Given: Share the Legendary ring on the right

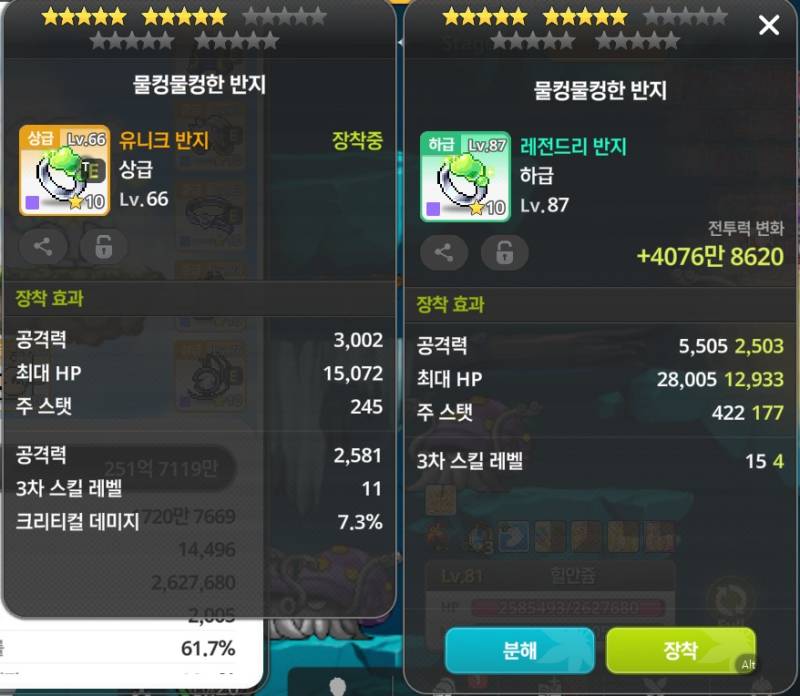Looking at the screenshot, I should pyautogui.click(x=444, y=253).
